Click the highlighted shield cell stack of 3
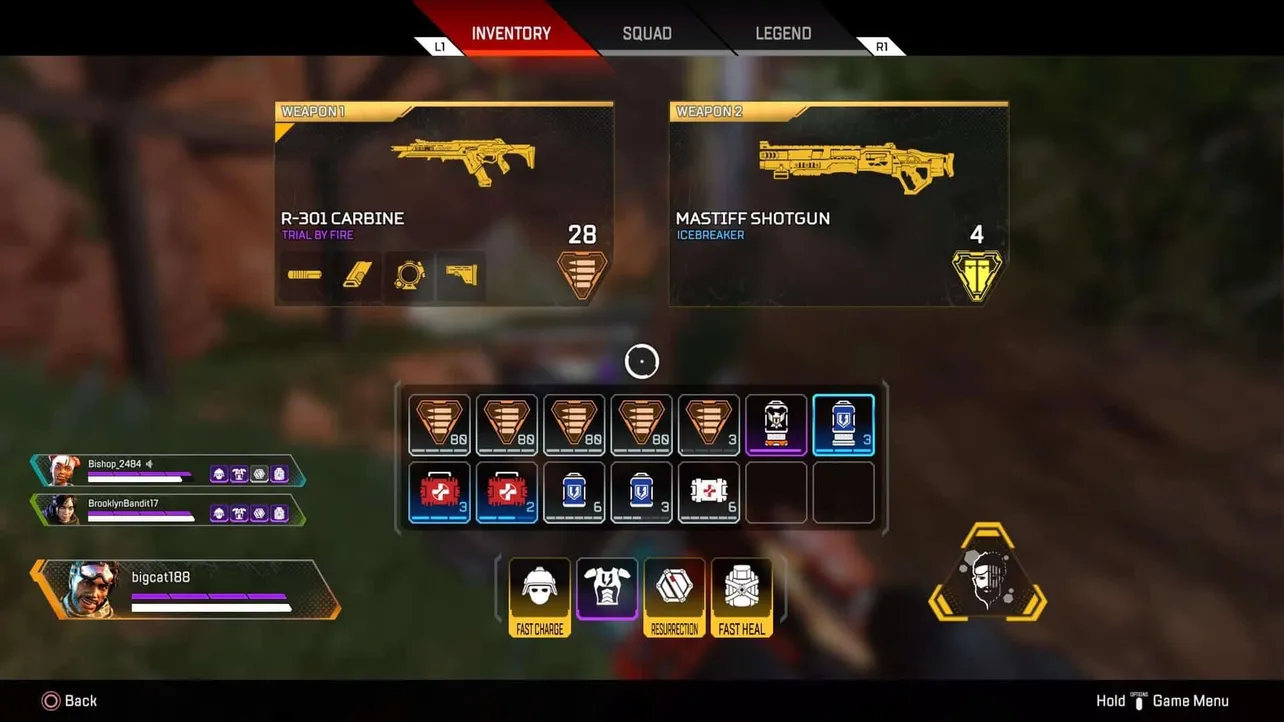Image resolution: width=1284 pixels, height=722 pixels. [x=844, y=423]
